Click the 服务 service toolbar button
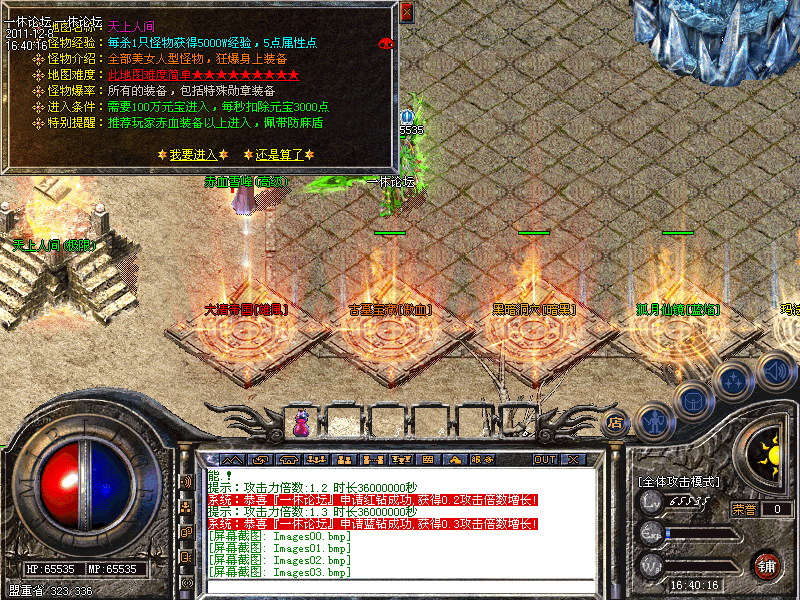Screen dimensions: 800x600 [481, 459]
